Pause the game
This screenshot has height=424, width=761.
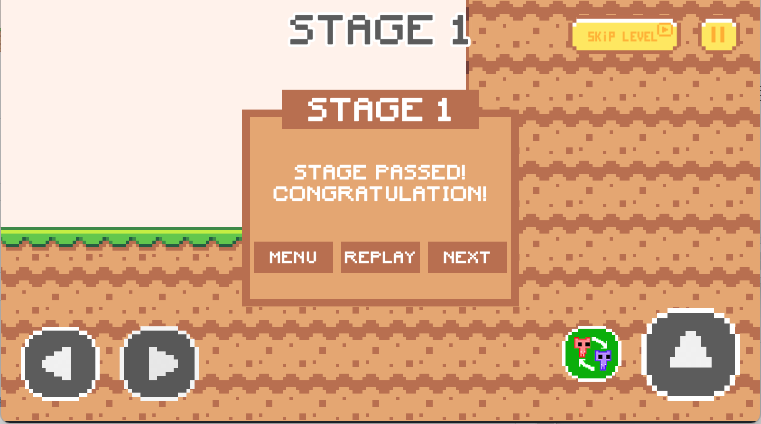tap(717, 35)
